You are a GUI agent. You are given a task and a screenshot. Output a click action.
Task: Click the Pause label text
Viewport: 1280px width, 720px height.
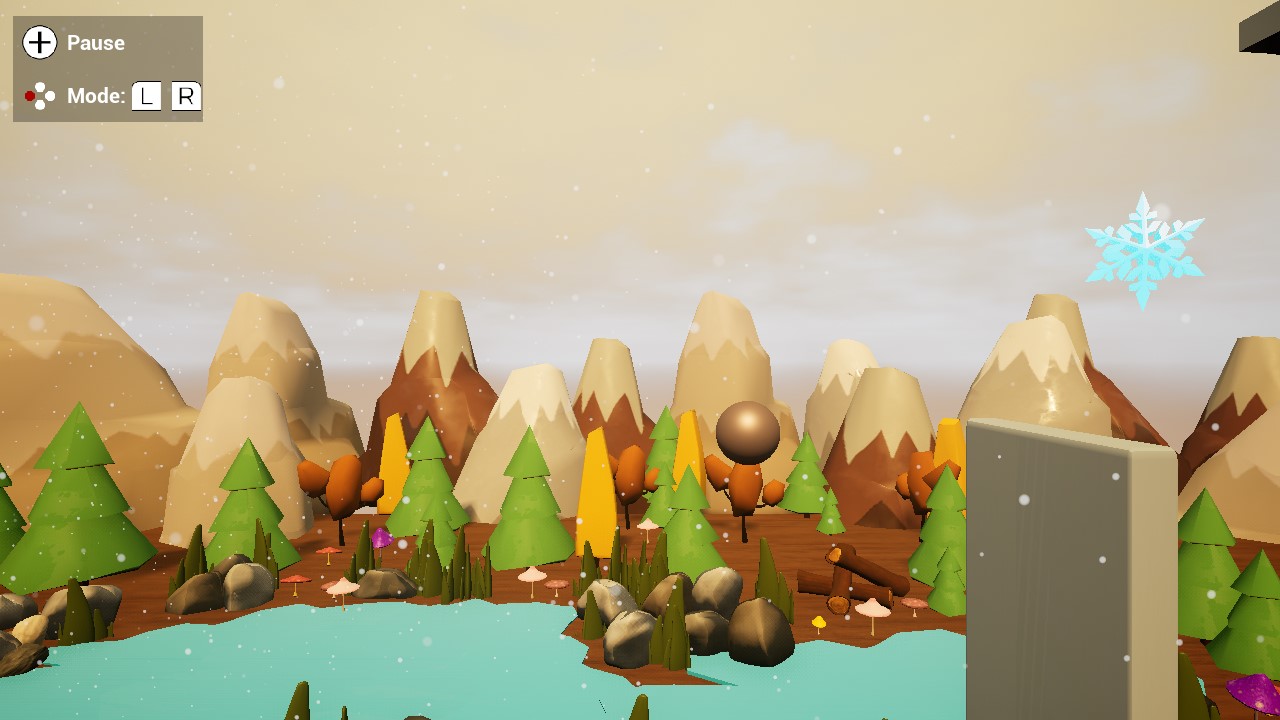pyautogui.click(x=95, y=43)
